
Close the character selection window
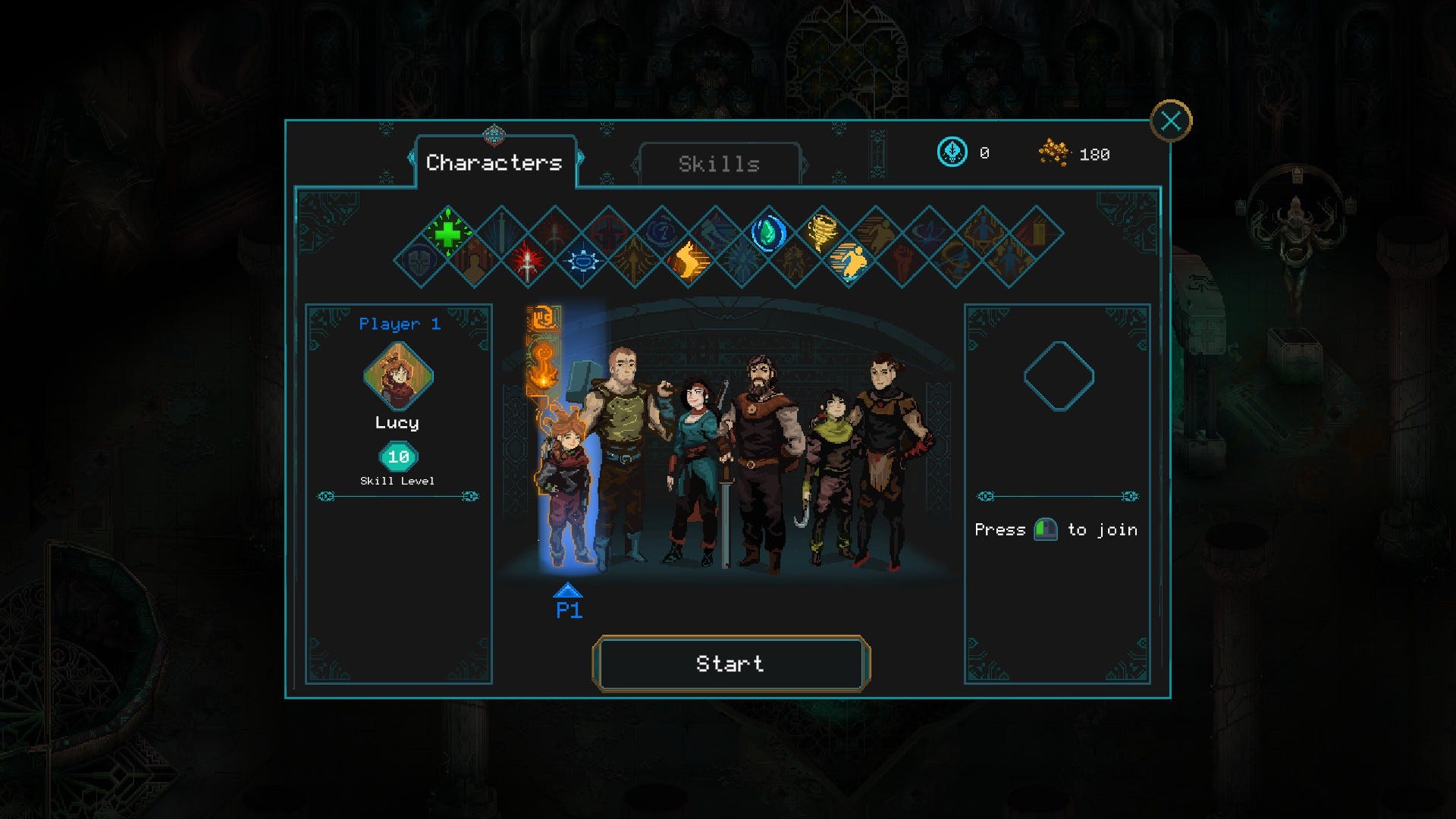pyautogui.click(x=1170, y=121)
